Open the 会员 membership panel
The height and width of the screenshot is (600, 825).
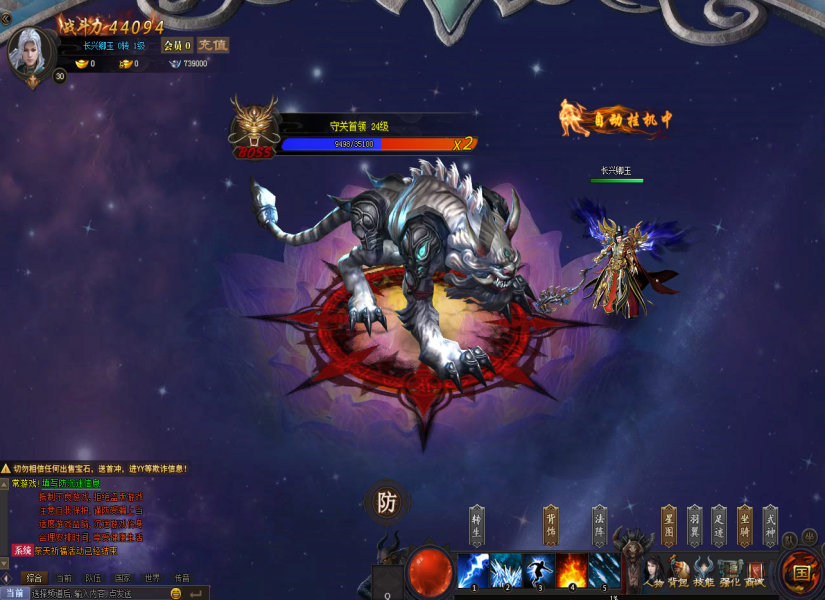pos(177,45)
